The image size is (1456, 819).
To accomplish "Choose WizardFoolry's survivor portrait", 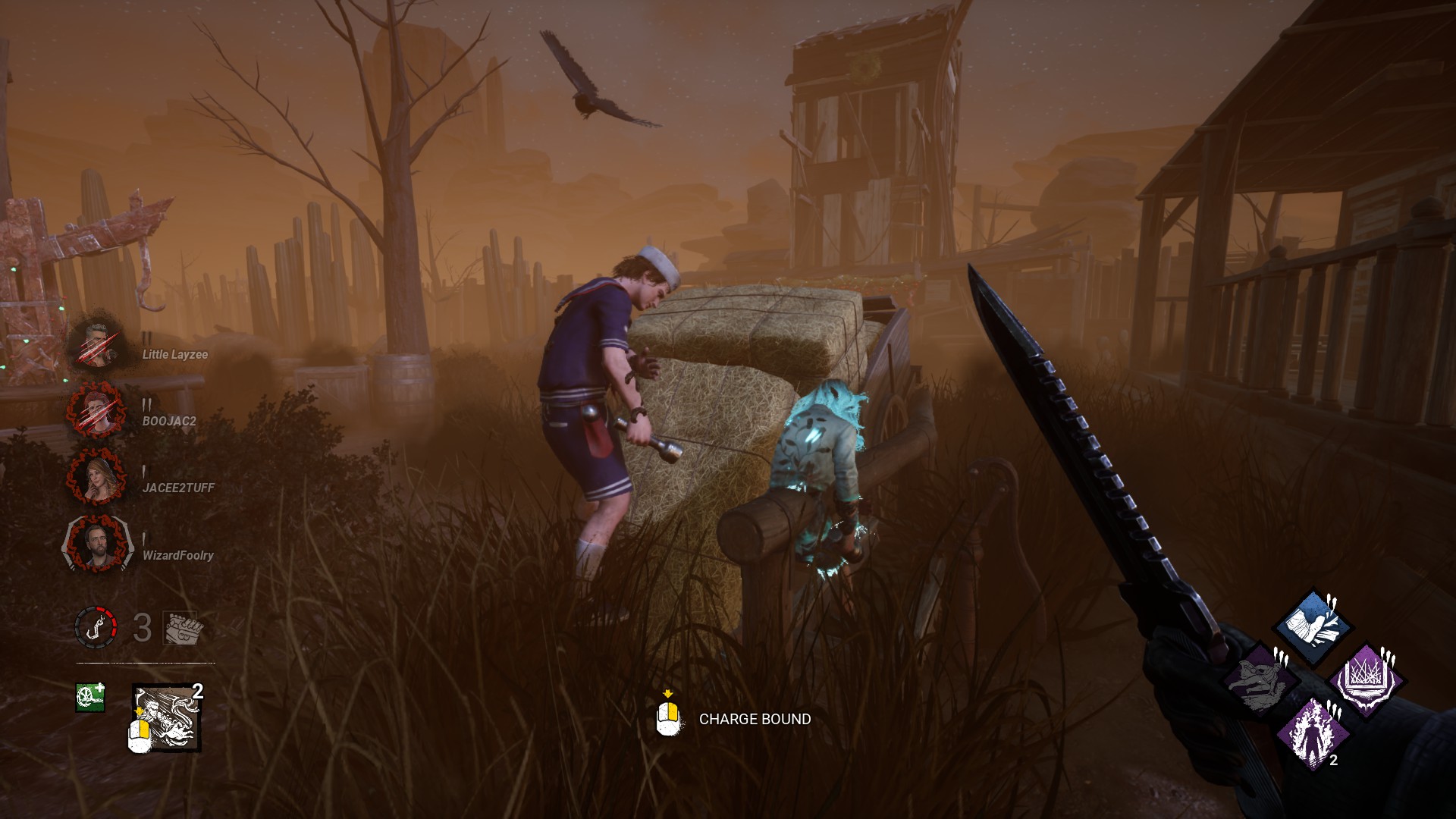I will click(96, 545).
